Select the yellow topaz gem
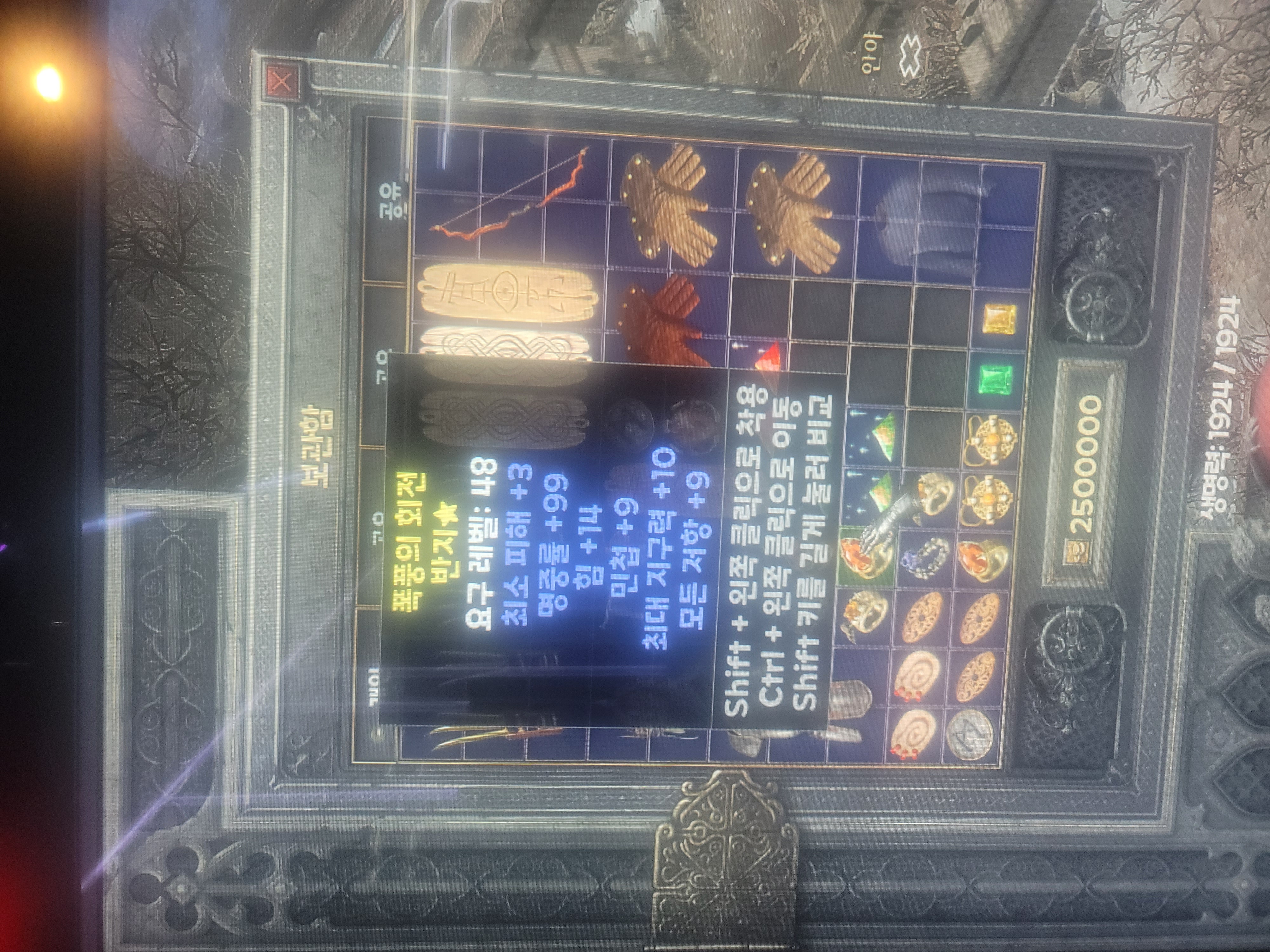1270x952 pixels. [999, 319]
